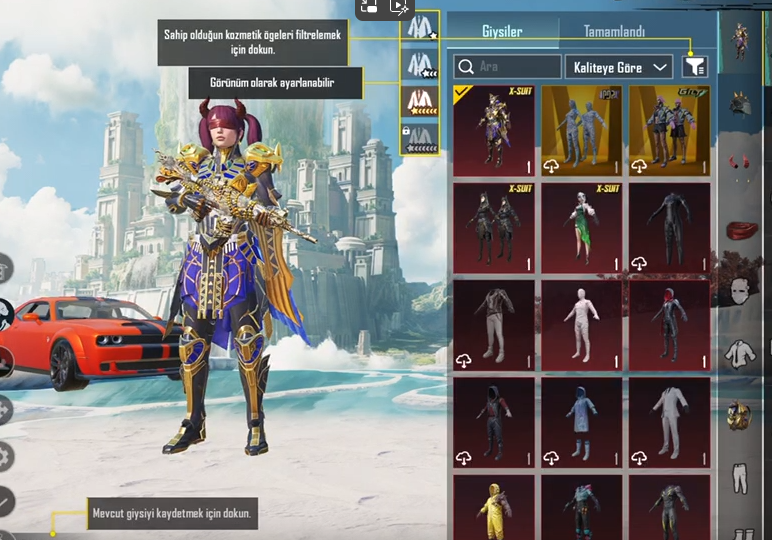Show the white face mask category
Screen dimensions: 772x540
[x=739, y=290]
